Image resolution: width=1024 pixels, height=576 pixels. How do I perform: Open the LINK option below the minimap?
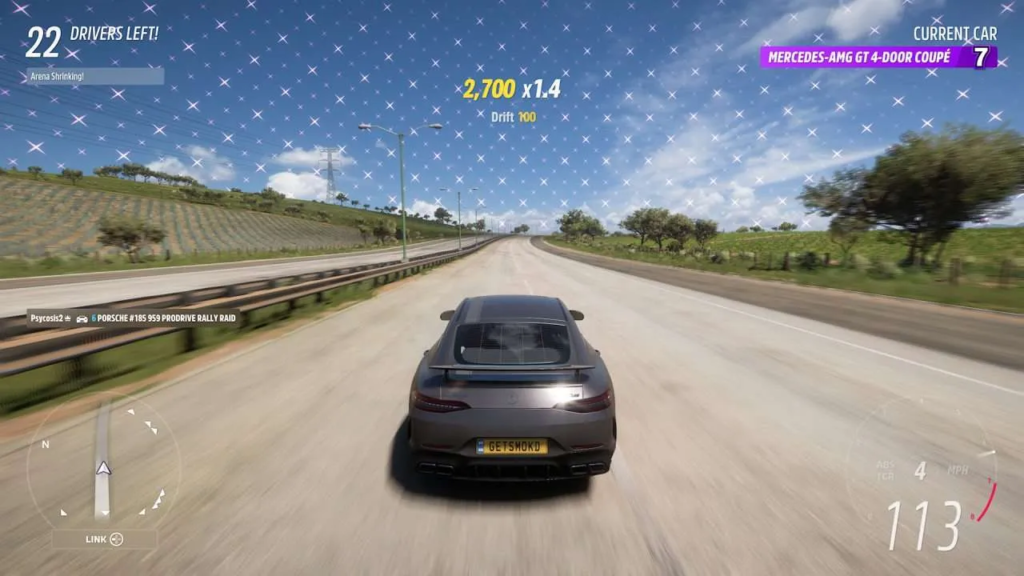pos(104,539)
